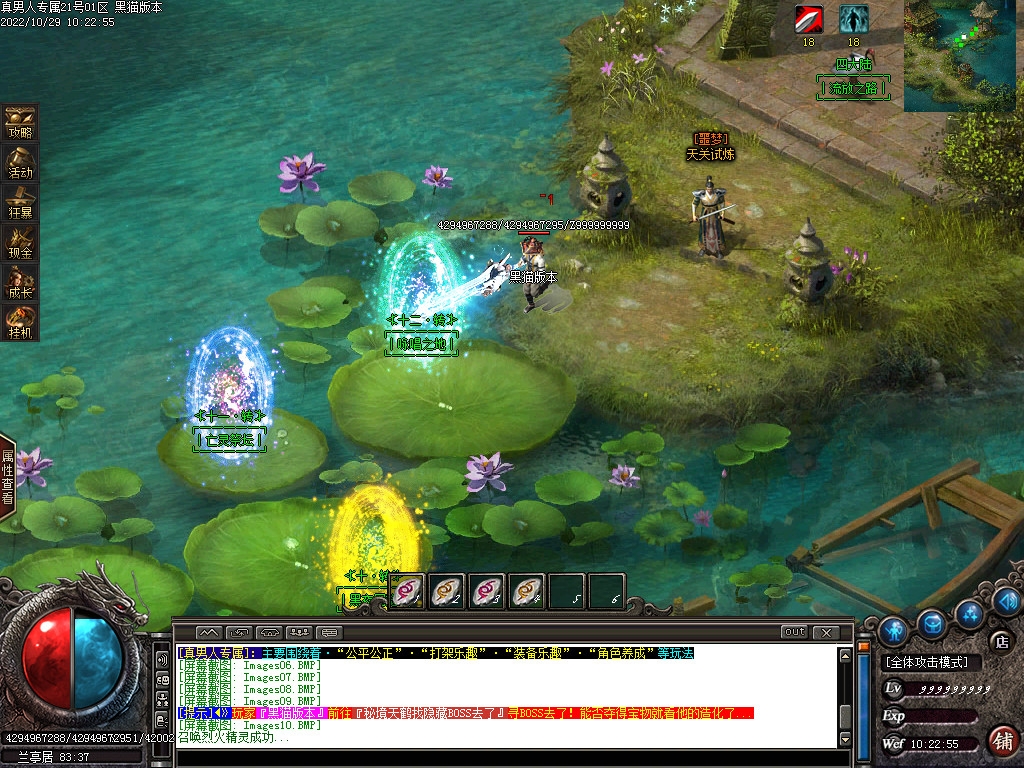
Task: Close the chat window with X
Action: click(x=826, y=632)
